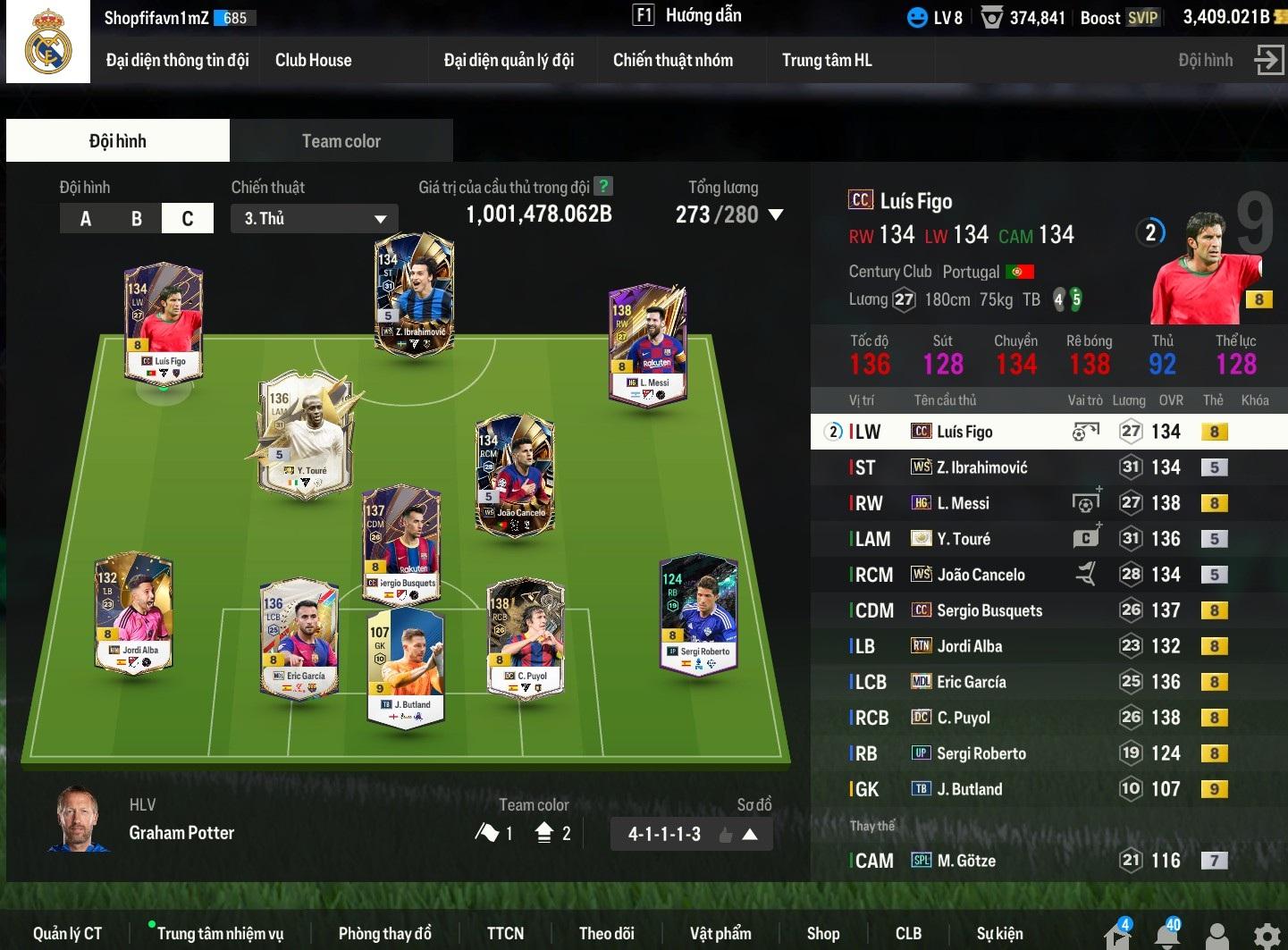
Task: Open Phòng thay đồ from bottom bar
Action: 384,934
